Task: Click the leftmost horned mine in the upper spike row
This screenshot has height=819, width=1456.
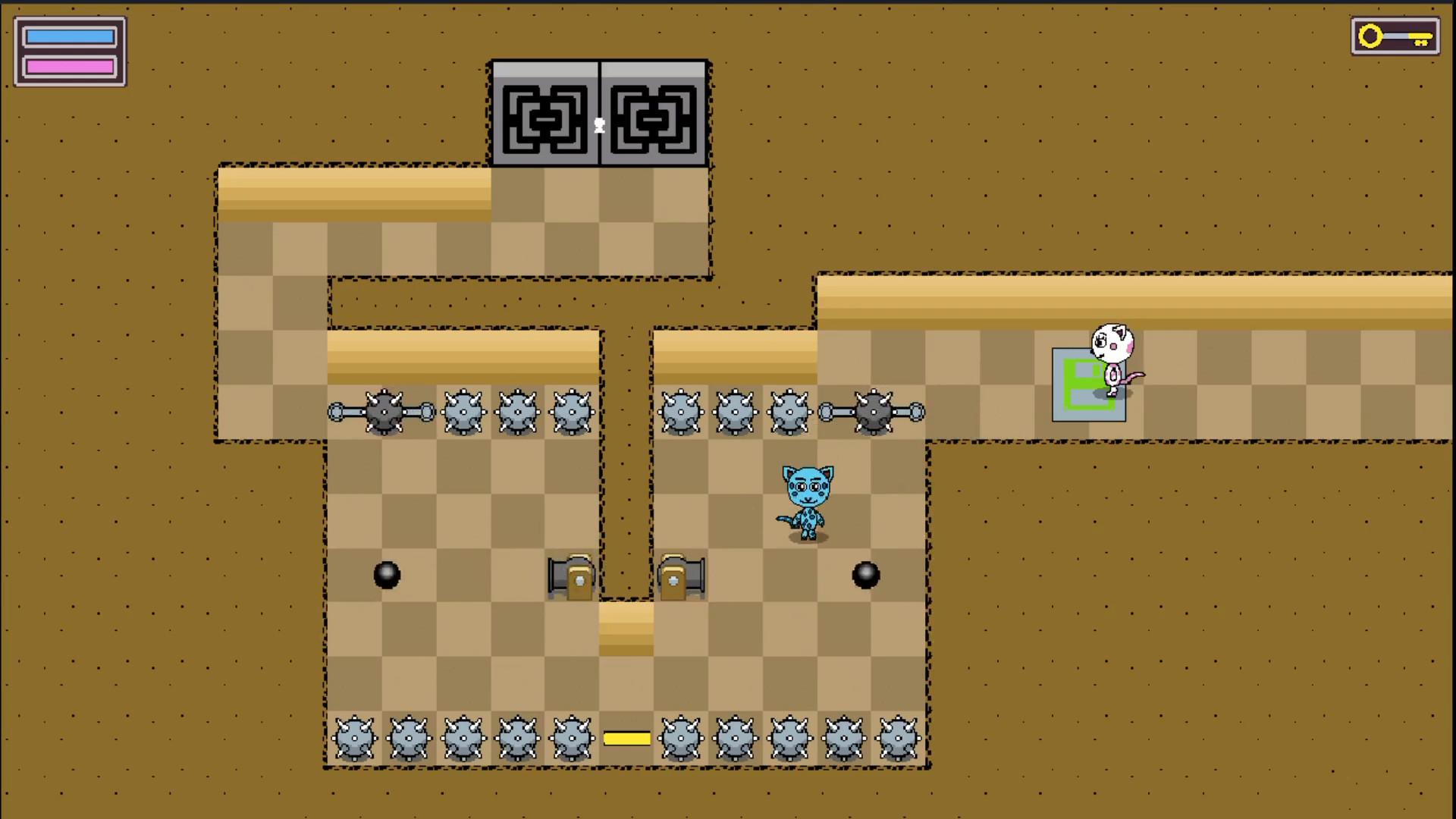Action: point(463,412)
